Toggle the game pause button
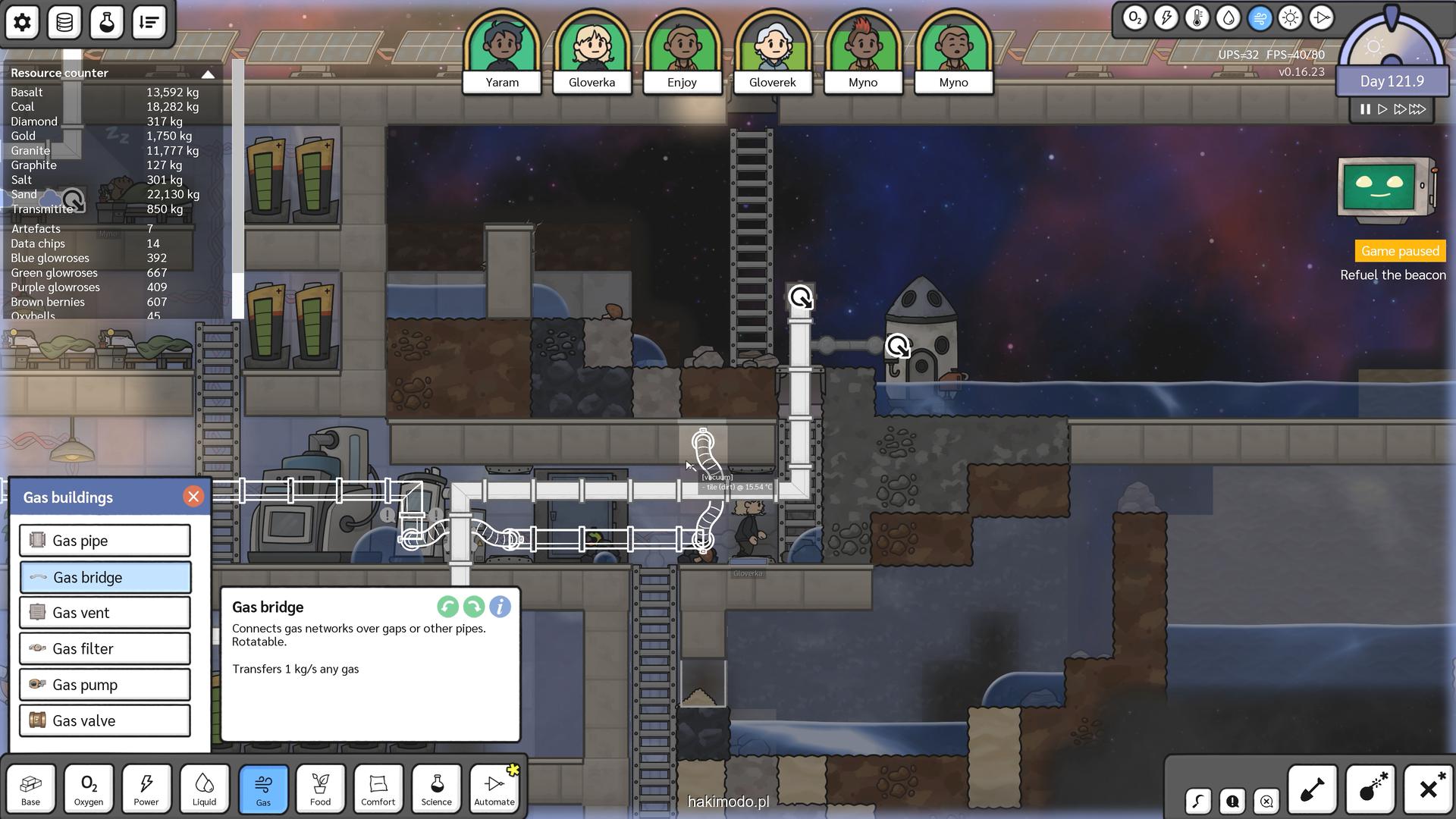This screenshot has height=819, width=1456. click(1365, 109)
